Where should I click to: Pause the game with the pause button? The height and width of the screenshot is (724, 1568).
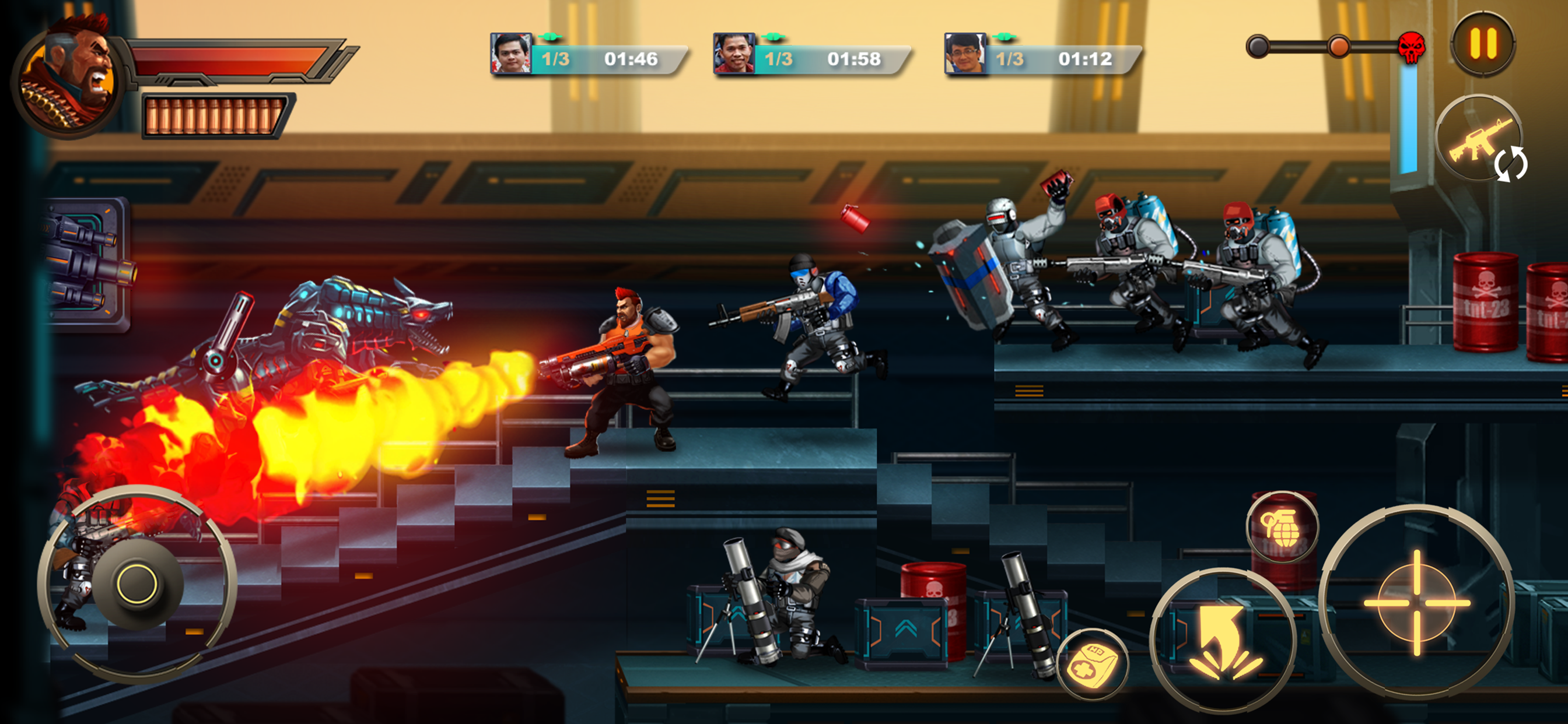(1483, 44)
